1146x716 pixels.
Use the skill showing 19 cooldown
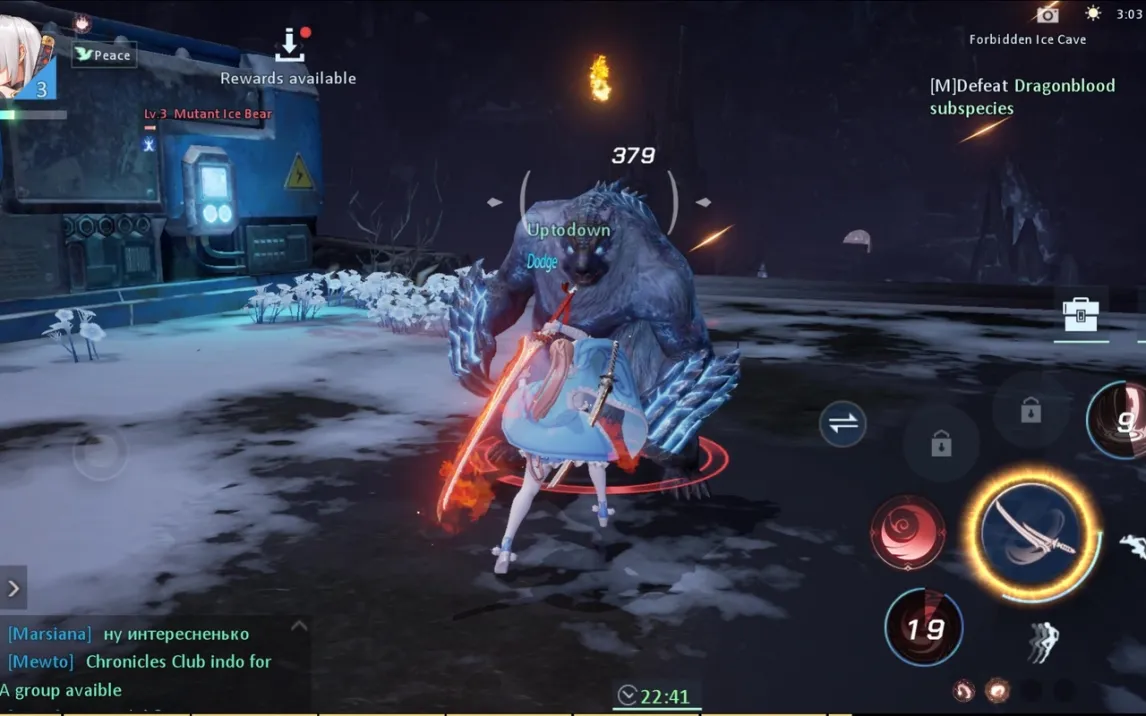tap(924, 628)
